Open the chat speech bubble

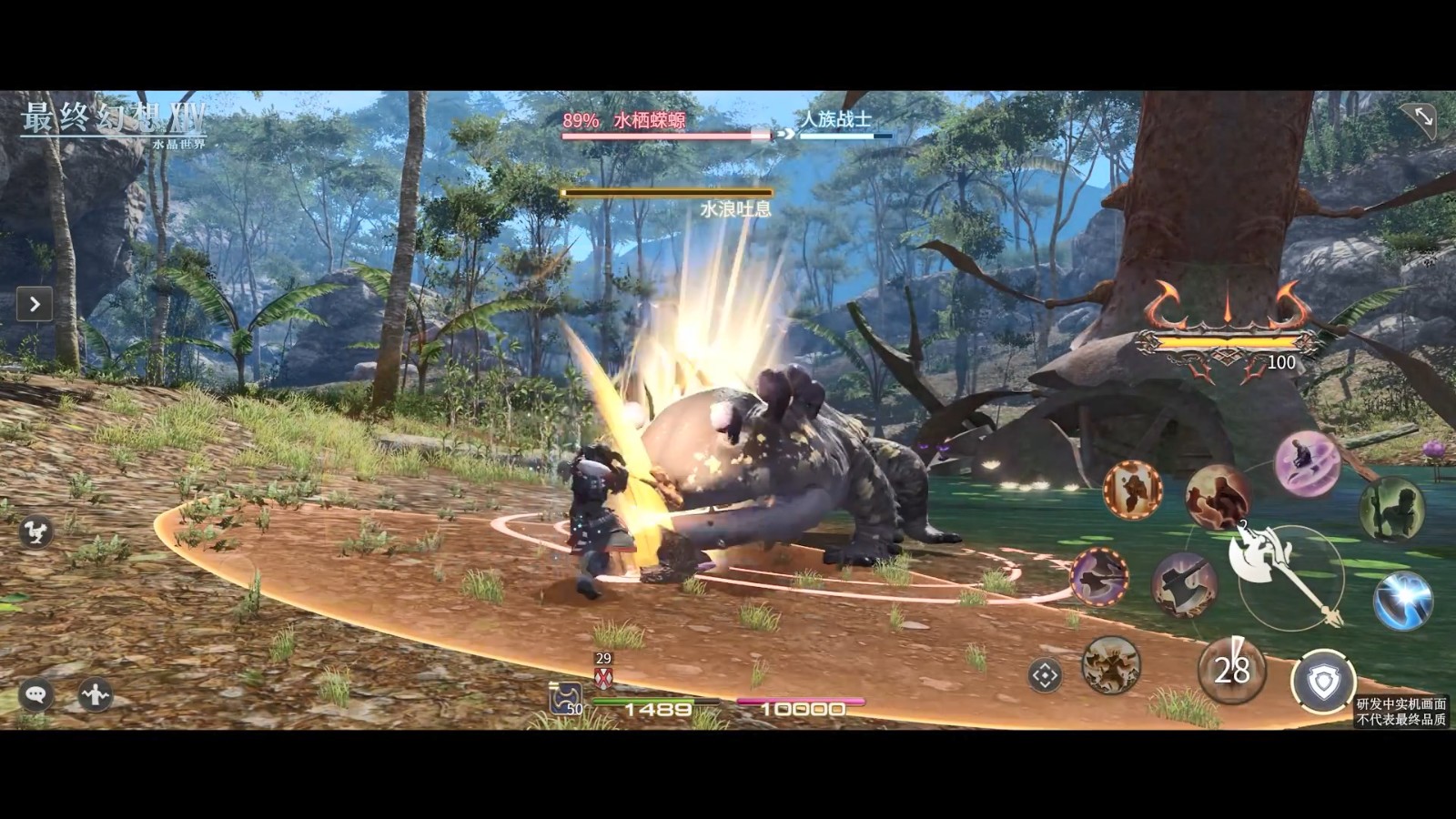[x=35, y=695]
